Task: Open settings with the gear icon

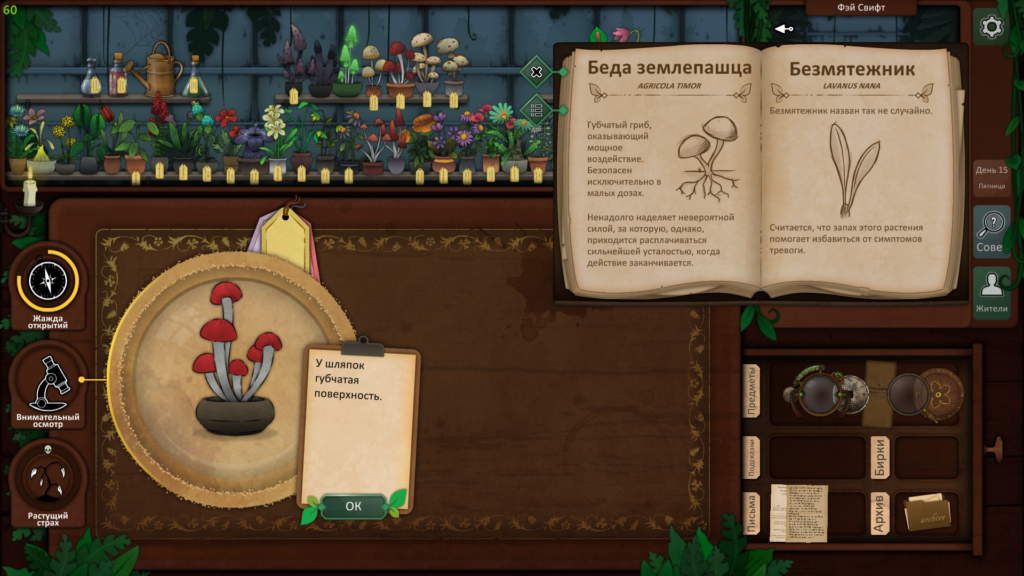Action: coord(991,27)
